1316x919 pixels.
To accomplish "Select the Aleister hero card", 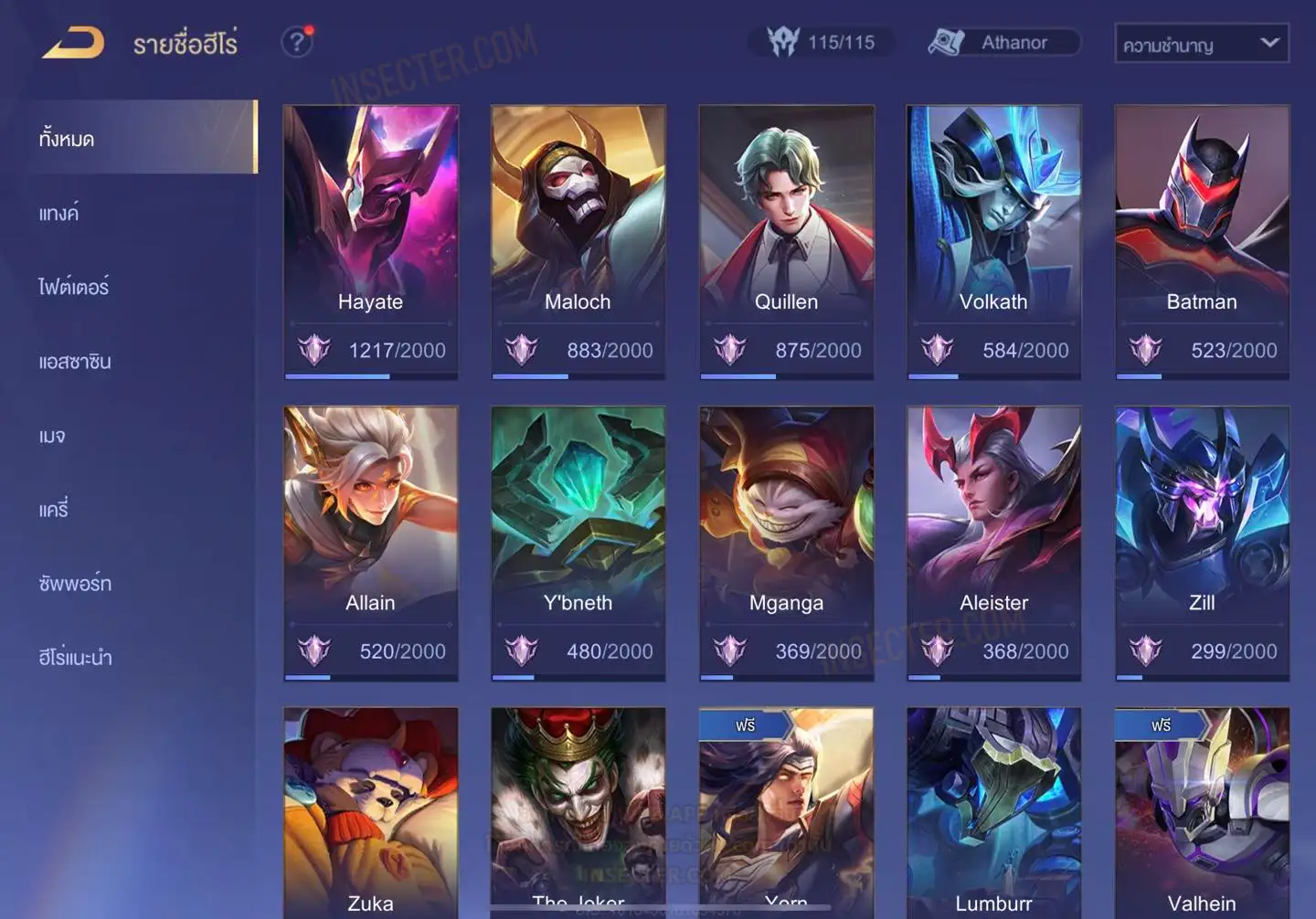I will click(993, 542).
